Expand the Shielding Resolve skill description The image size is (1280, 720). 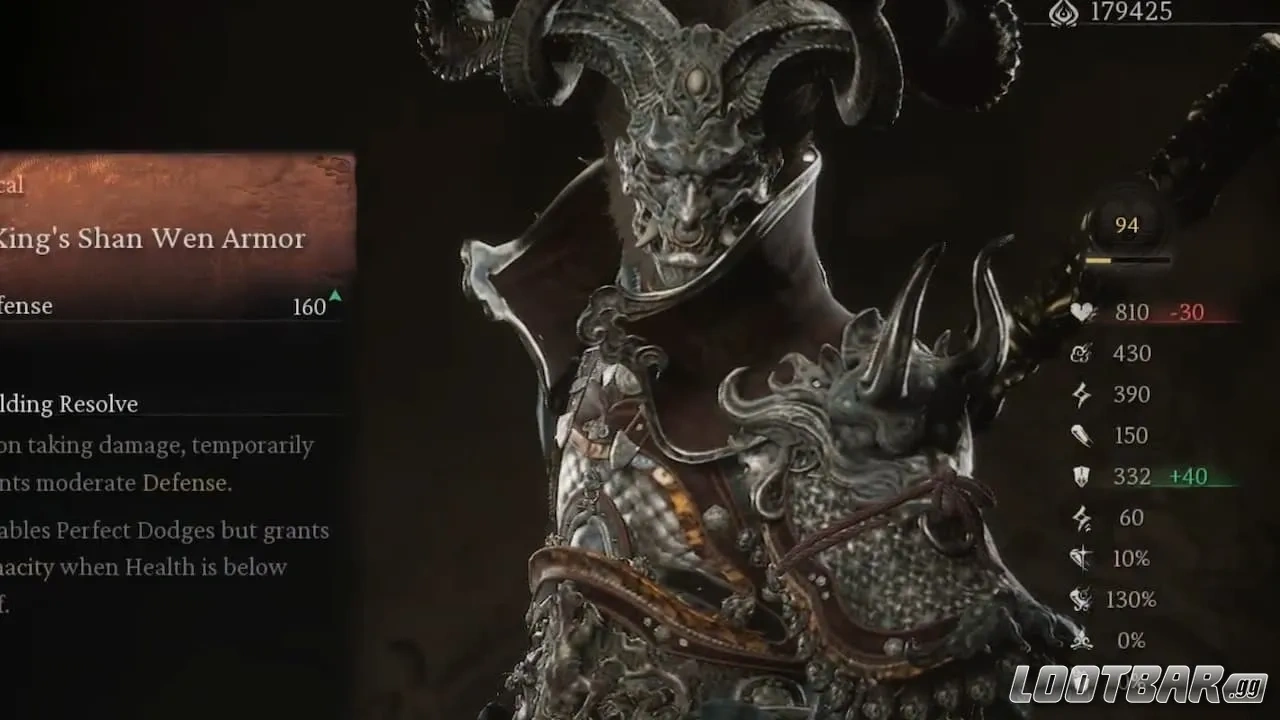click(69, 404)
